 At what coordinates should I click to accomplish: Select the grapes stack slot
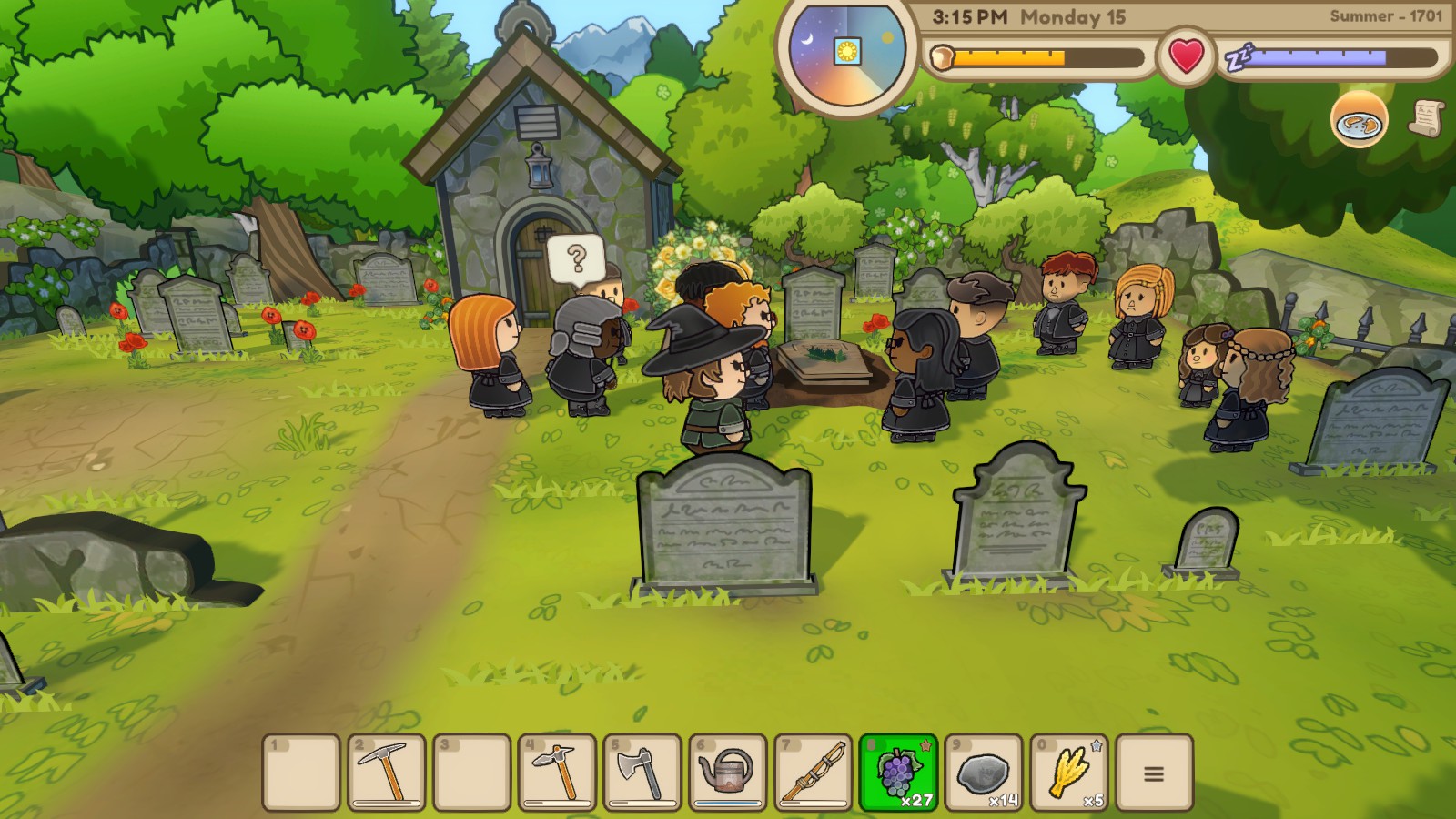click(898, 773)
